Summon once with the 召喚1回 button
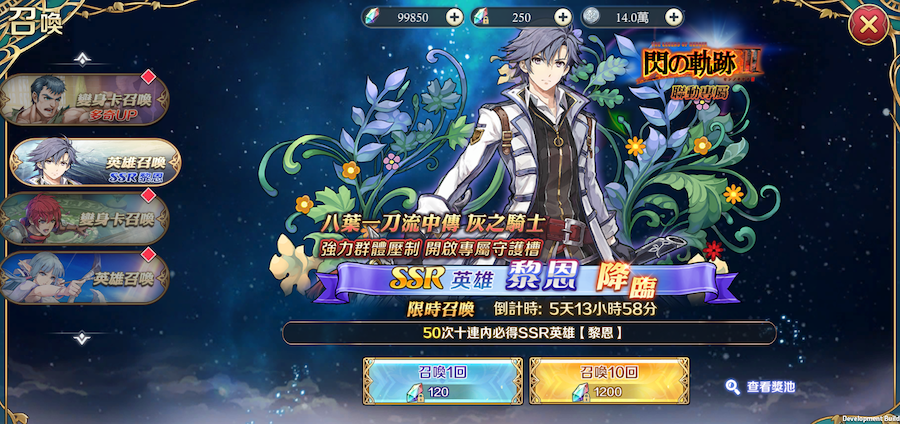Image resolution: width=900 pixels, height=424 pixels. [x=439, y=380]
